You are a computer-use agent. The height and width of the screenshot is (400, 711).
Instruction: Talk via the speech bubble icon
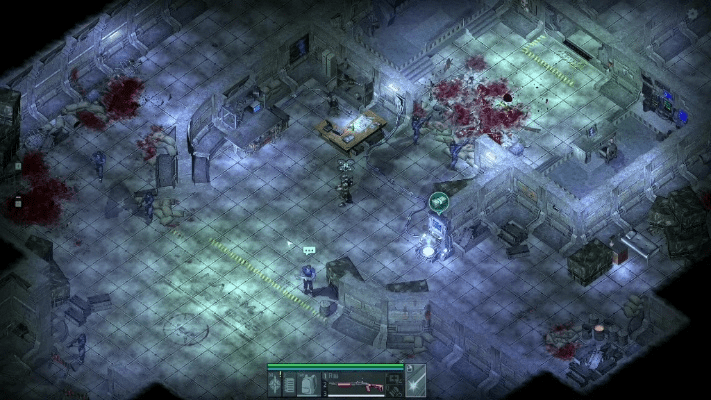click(309, 250)
